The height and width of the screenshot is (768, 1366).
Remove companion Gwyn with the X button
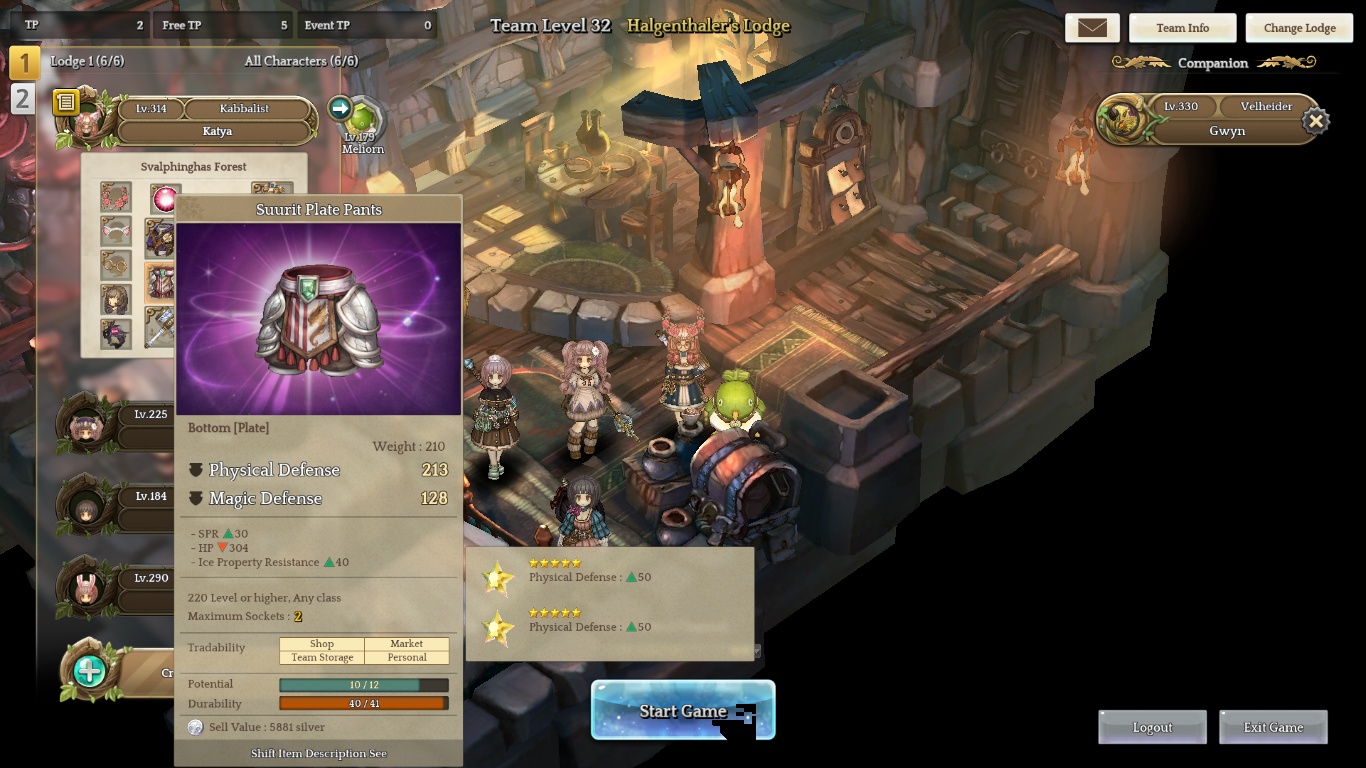(1316, 121)
